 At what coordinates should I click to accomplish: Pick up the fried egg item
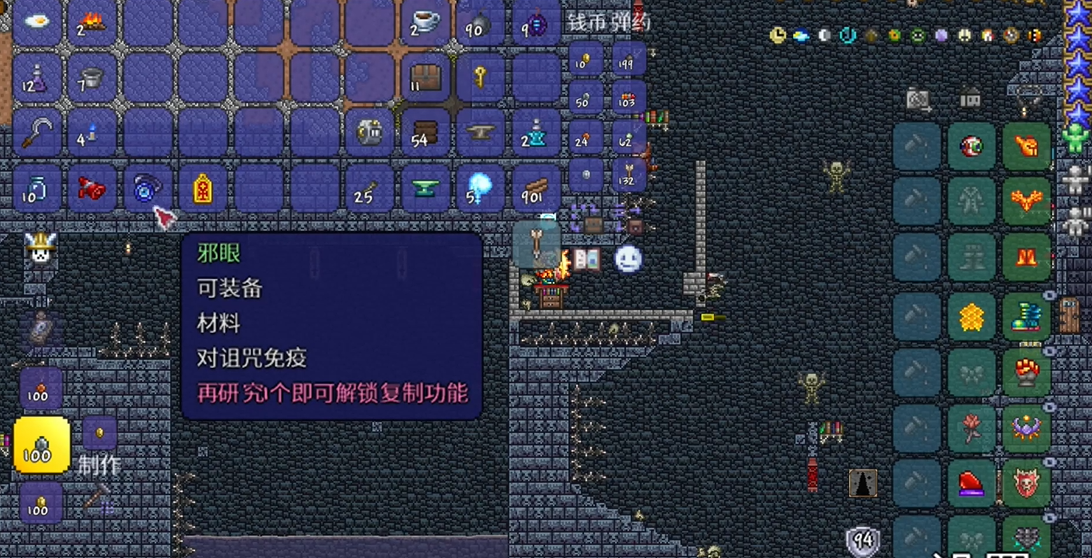click(x=38, y=21)
